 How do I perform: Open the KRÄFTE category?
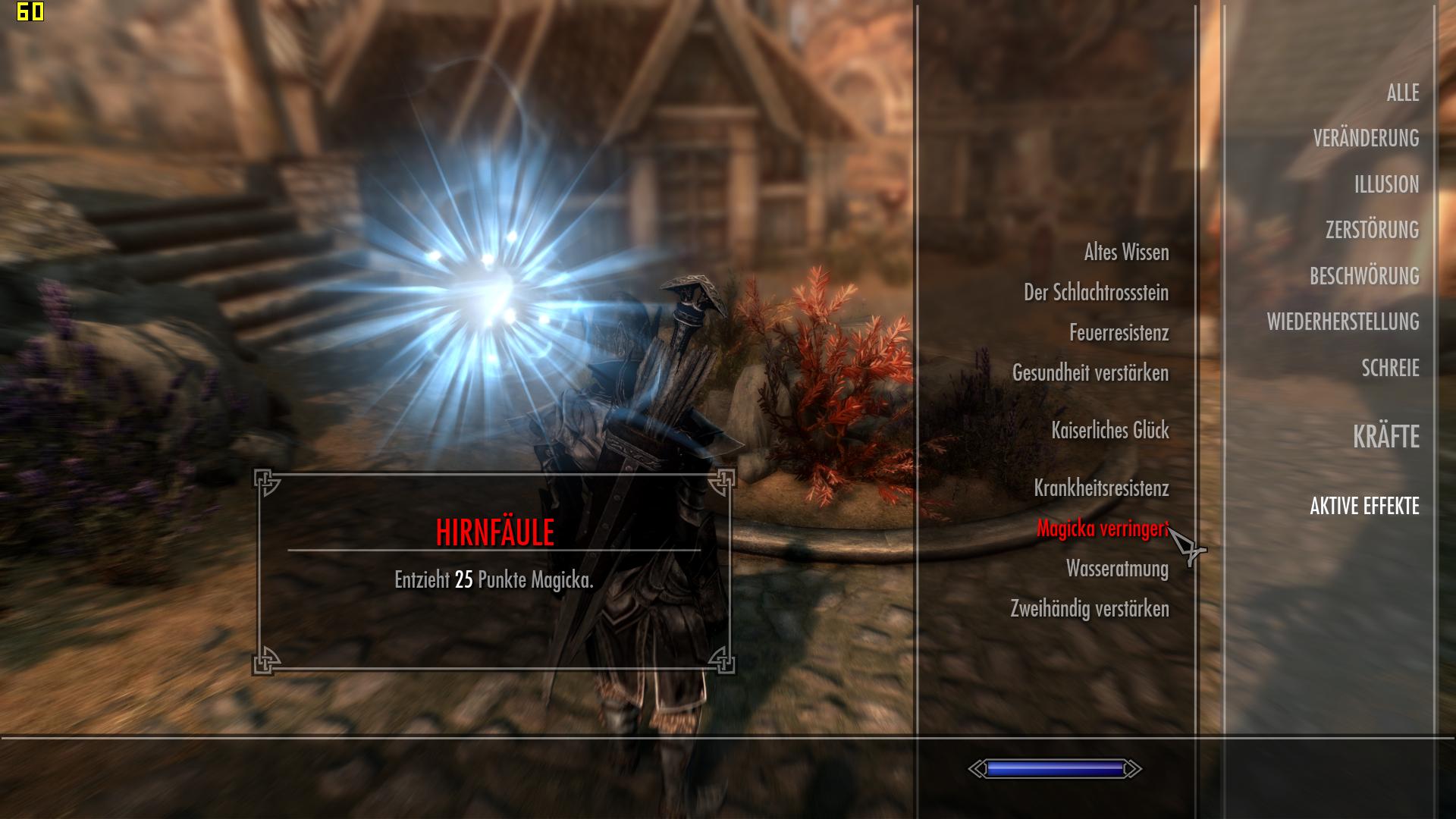point(1385,438)
